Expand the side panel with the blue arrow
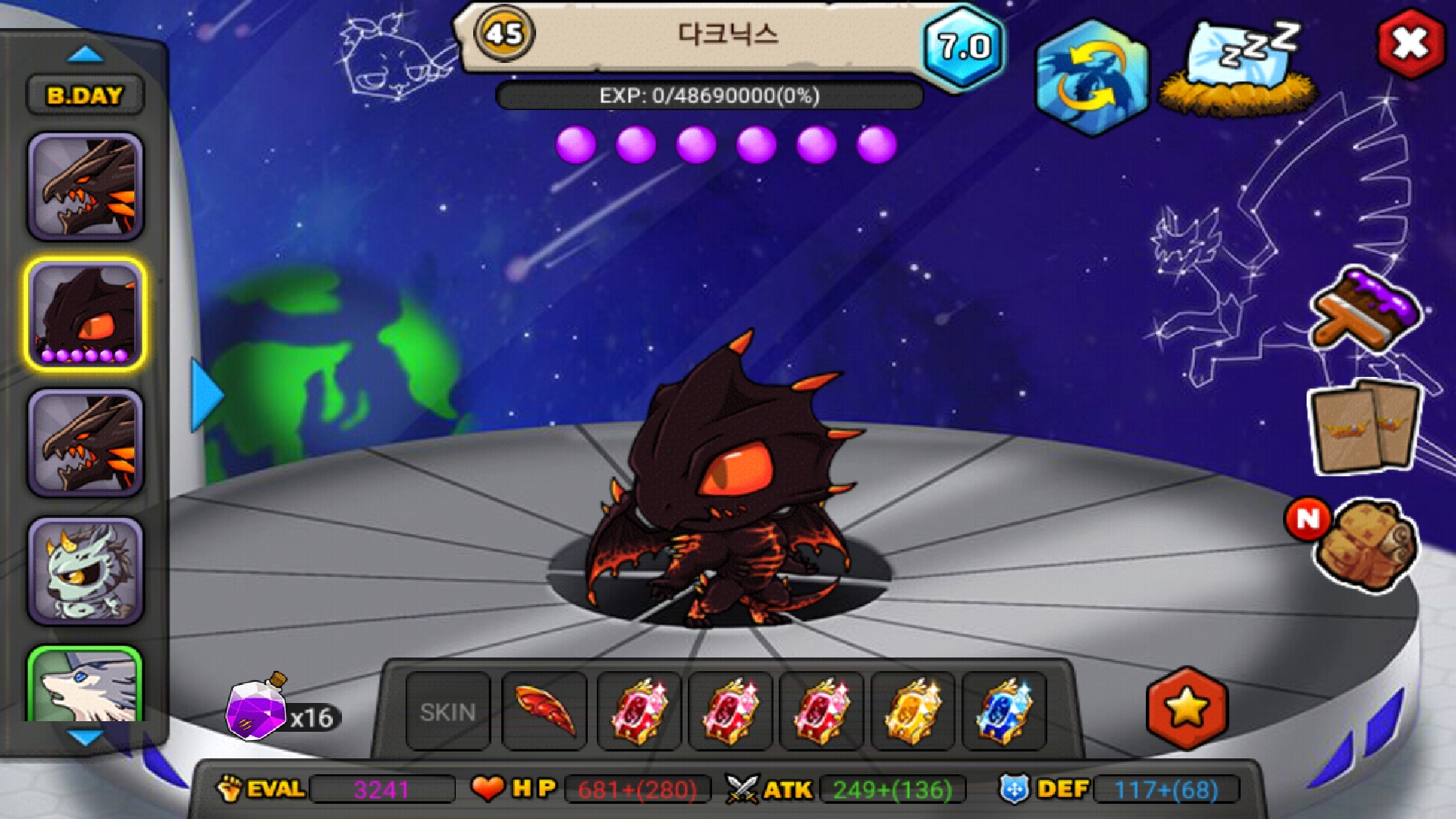Image resolution: width=1456 pixels, height=819 pixels. (206, 395)
